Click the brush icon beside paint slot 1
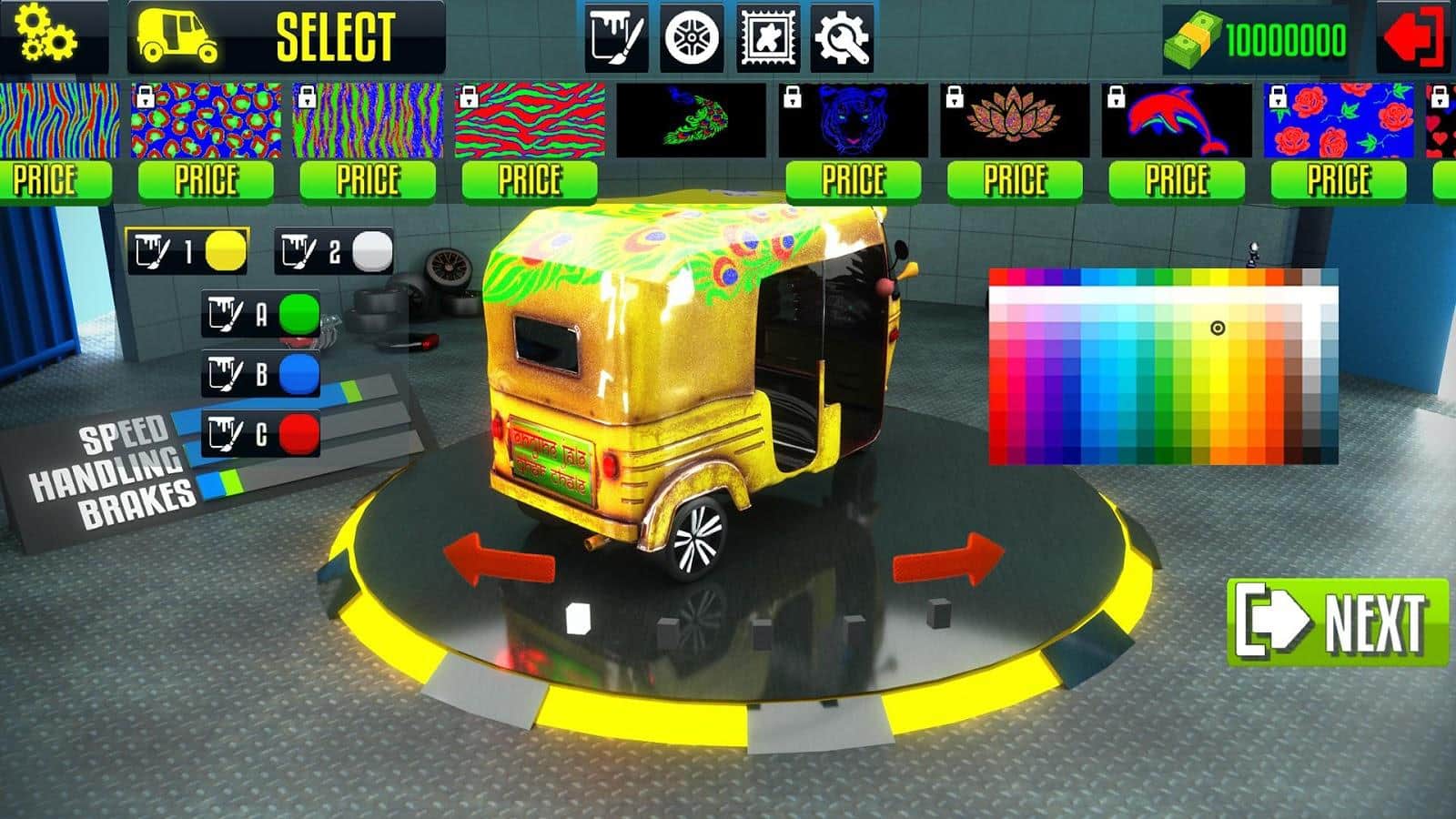The width and height of the screenshot is (1456, 819). [155, 248]
